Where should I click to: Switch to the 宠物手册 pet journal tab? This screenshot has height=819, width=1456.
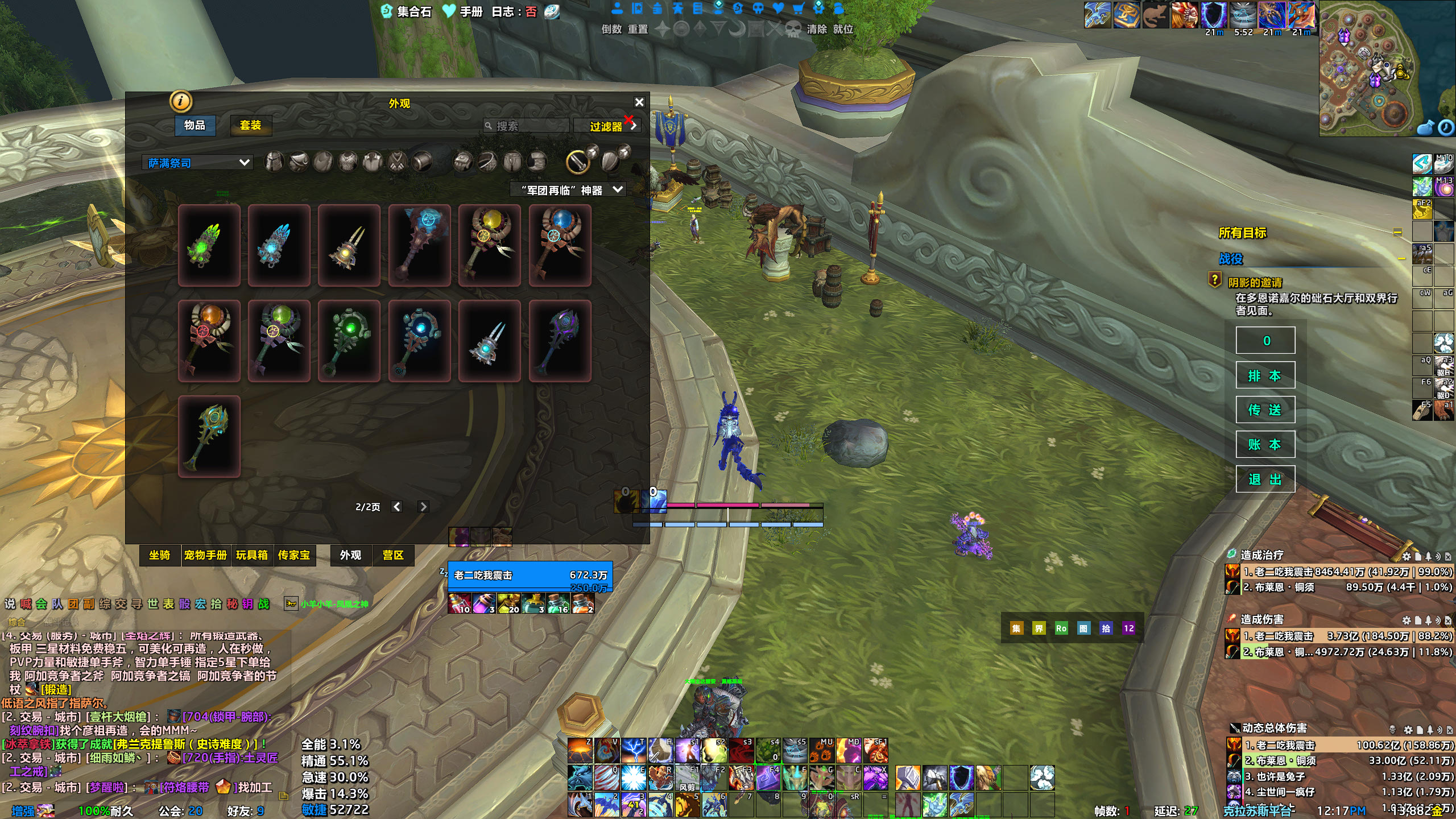coord(205,555)
